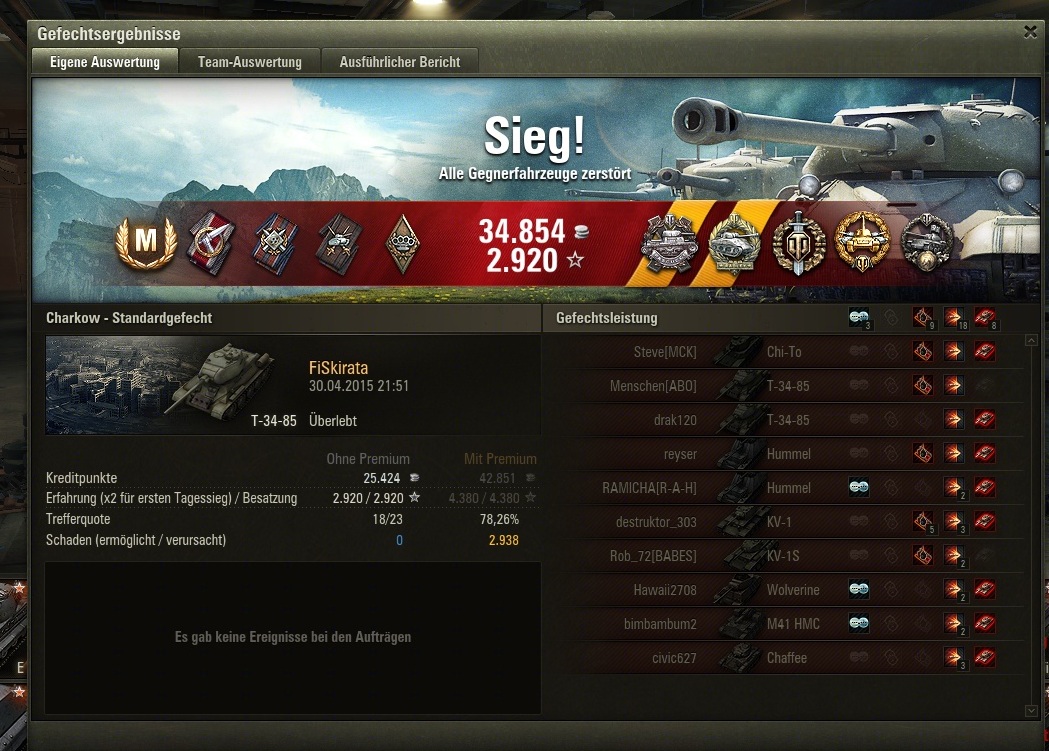Image resolution: width=1049 pixels, height=751 pixels.
Task: Close the Gefechtsergebnisse window
Action: tap(1030, 32)
